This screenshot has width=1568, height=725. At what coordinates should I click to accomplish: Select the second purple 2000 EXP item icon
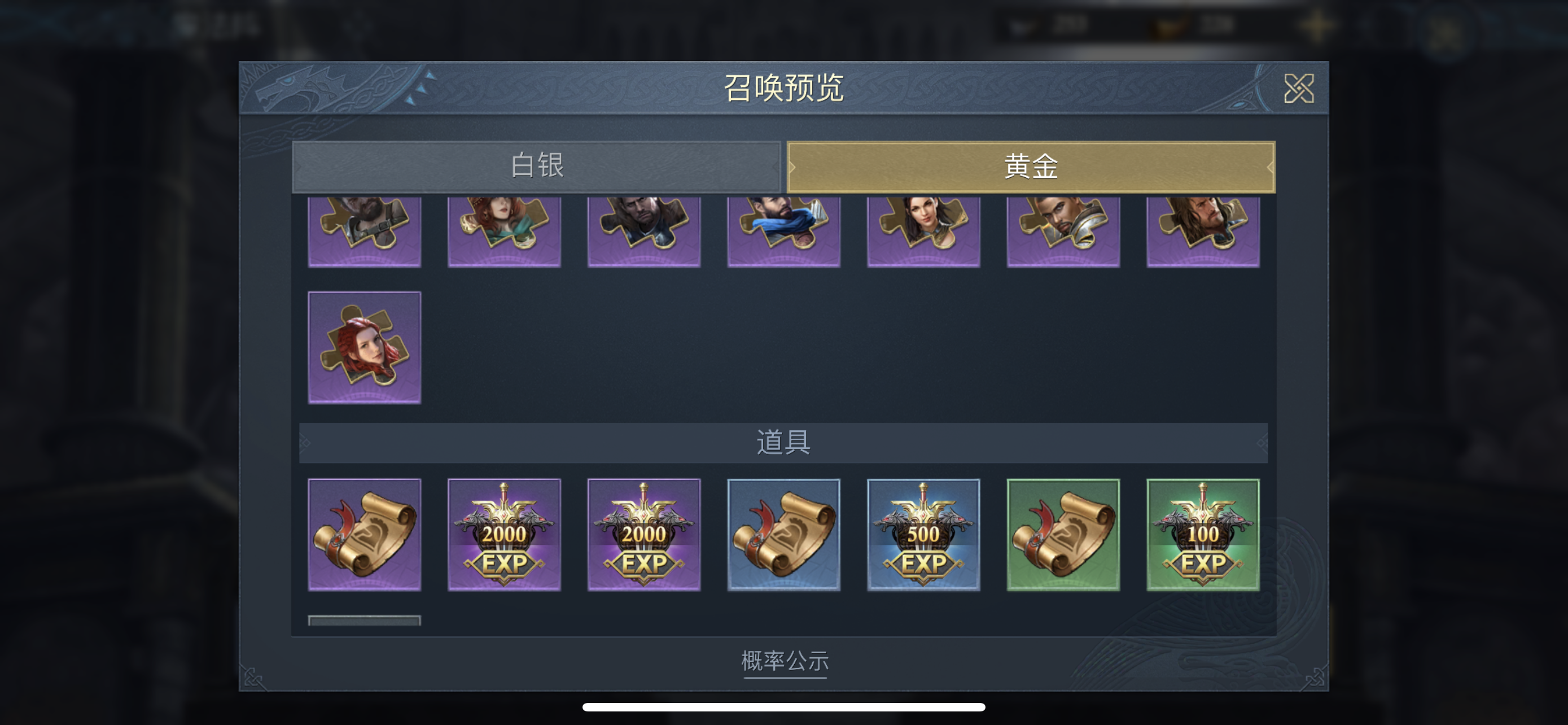tap(644, 535)
